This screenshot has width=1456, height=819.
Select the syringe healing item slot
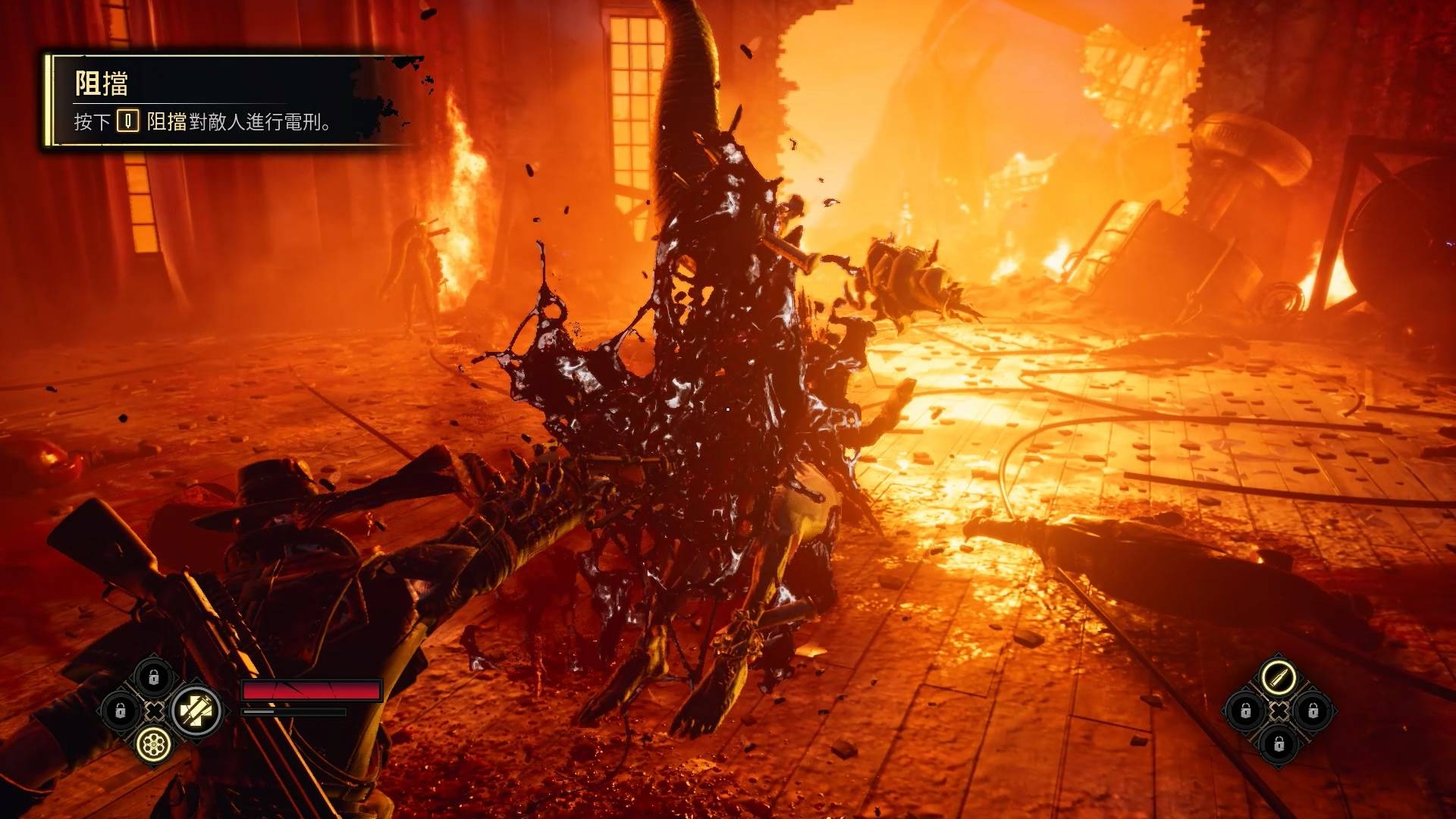pos(196,711)
